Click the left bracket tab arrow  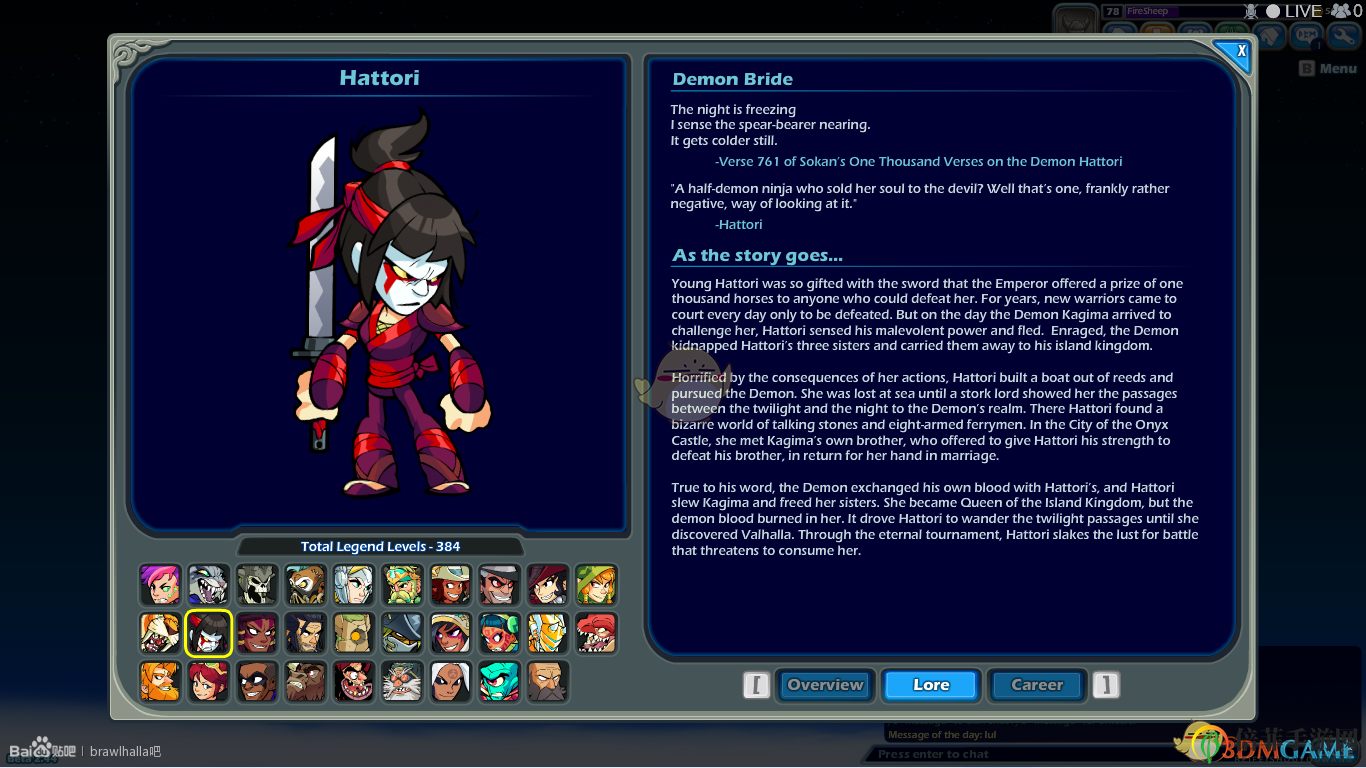click(757, 685)
